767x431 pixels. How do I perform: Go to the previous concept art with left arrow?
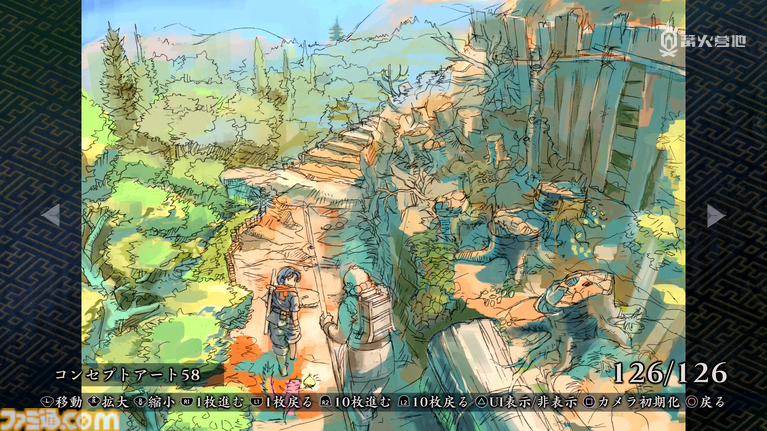pyautogui.click(x=50, y=215)
